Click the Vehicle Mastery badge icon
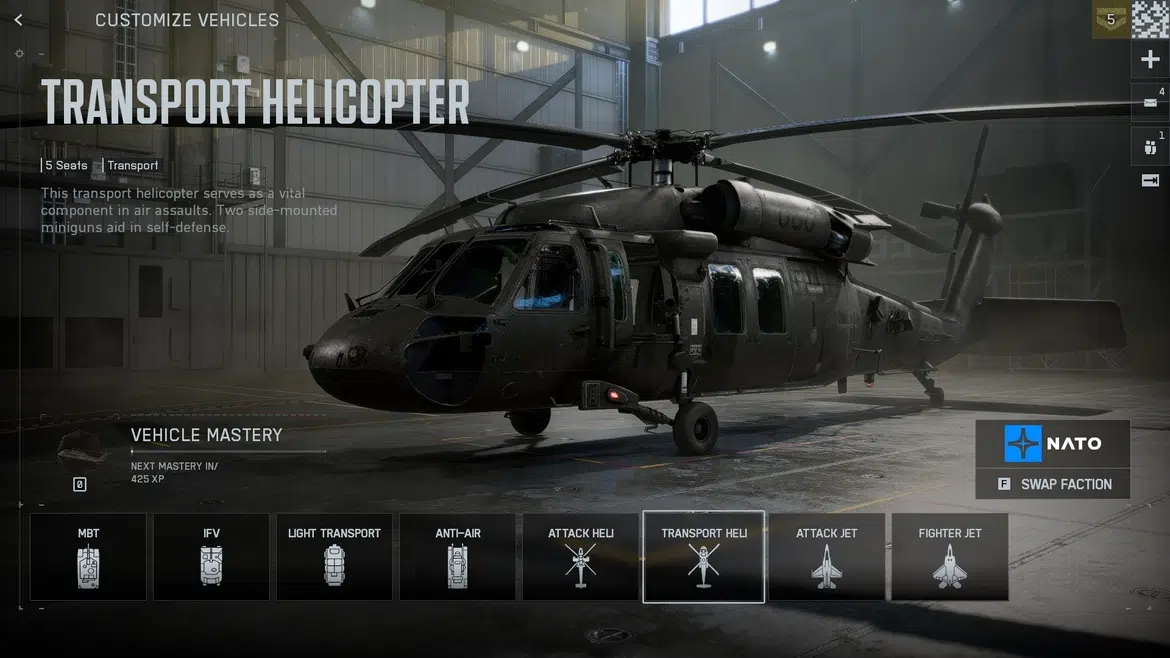The height and width of the screenshot is (658, 1170). tap(81, 453)
